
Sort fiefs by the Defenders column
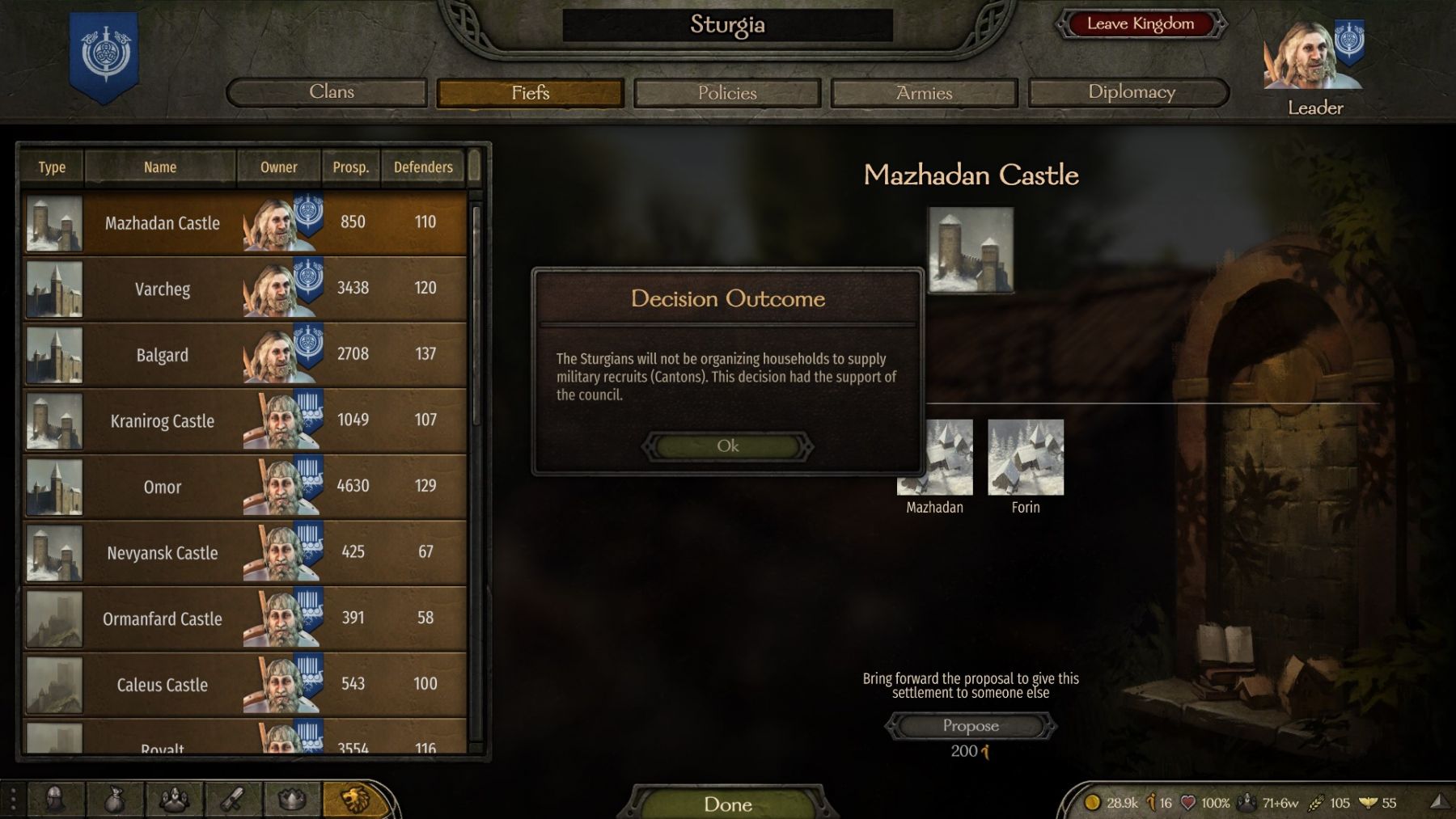click(x=423, y=167)
